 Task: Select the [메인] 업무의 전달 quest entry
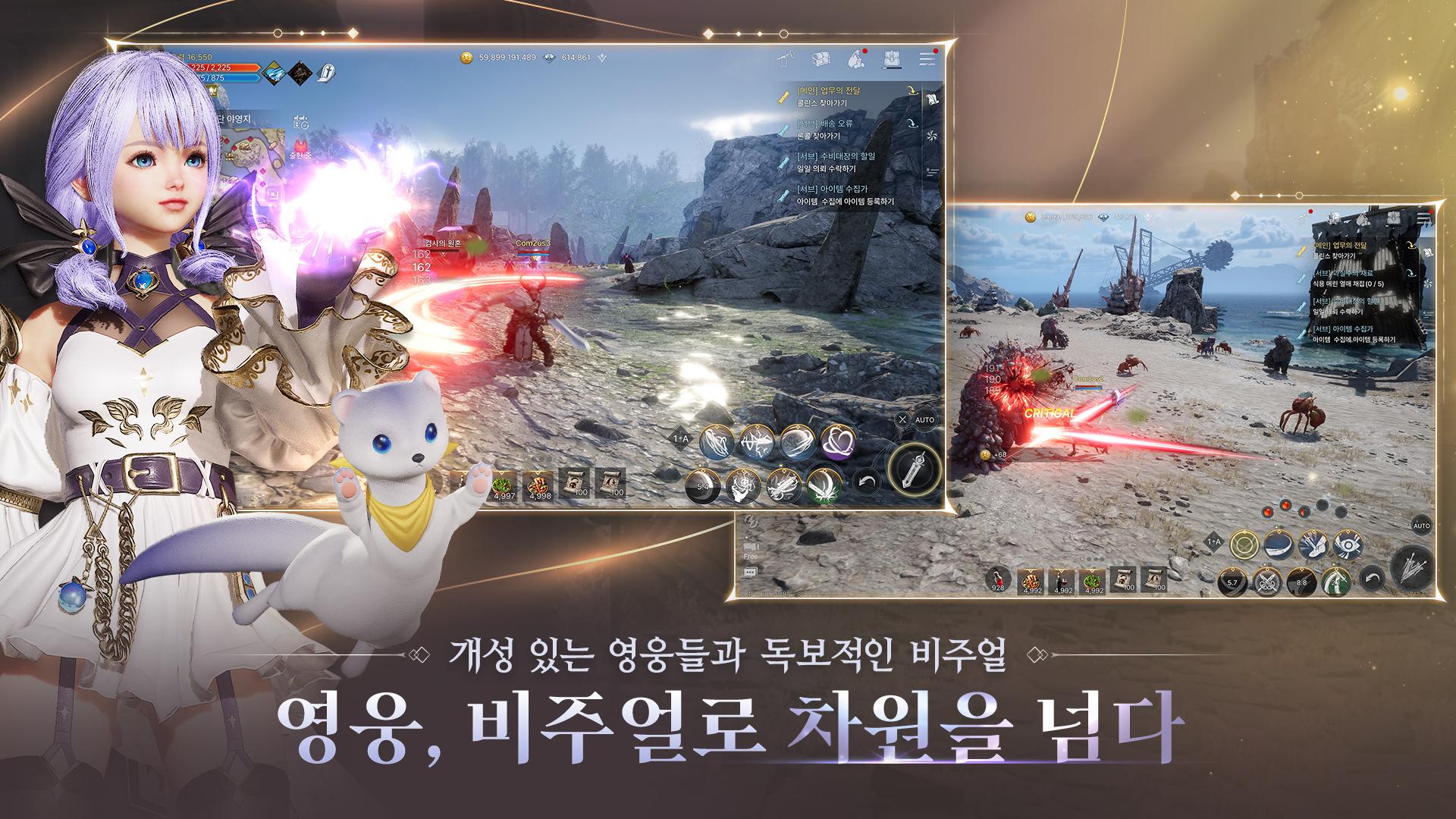pyautogui.click(x=830, y=91)
